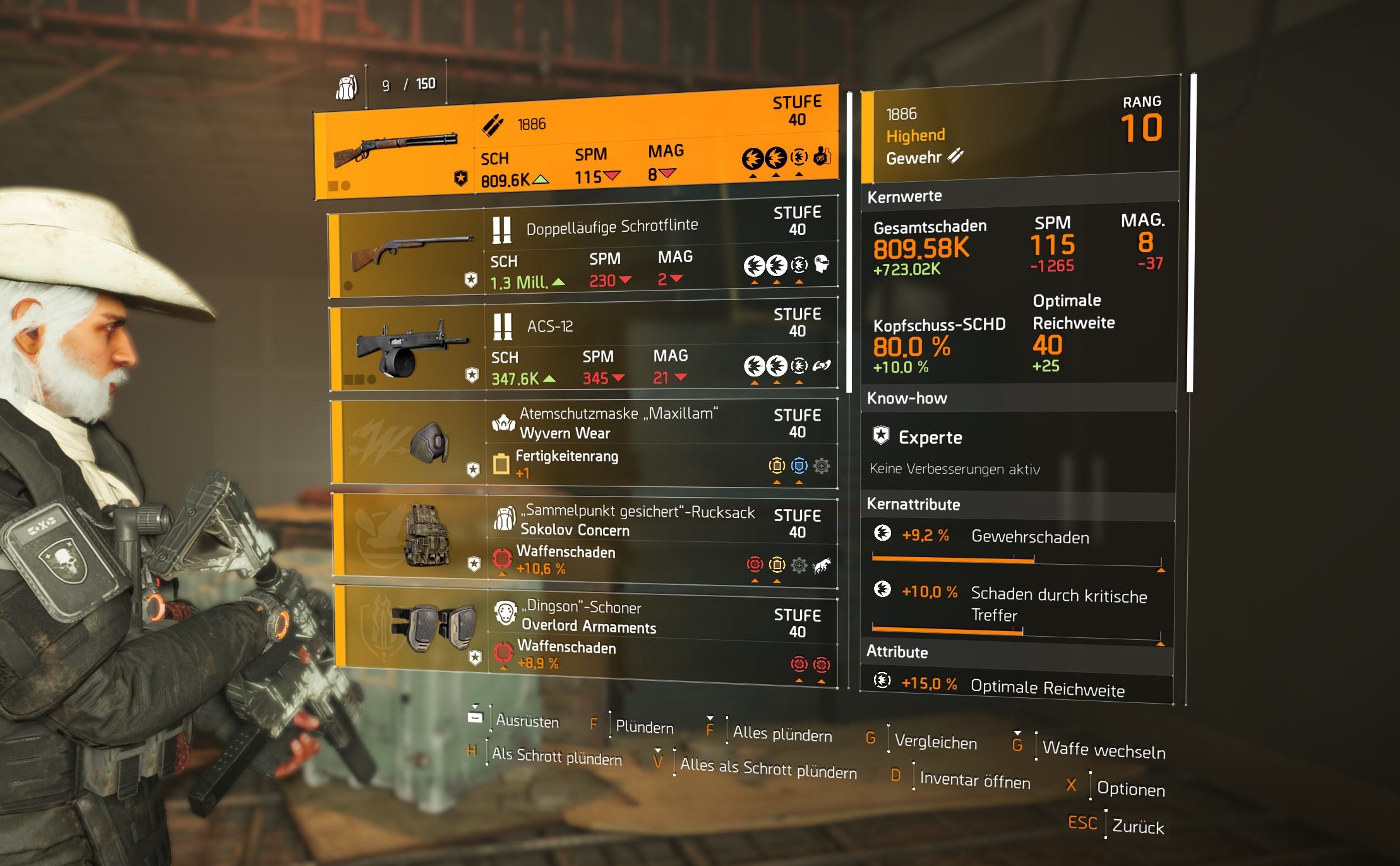Open the inventory via Inventar öffnen

974,781
